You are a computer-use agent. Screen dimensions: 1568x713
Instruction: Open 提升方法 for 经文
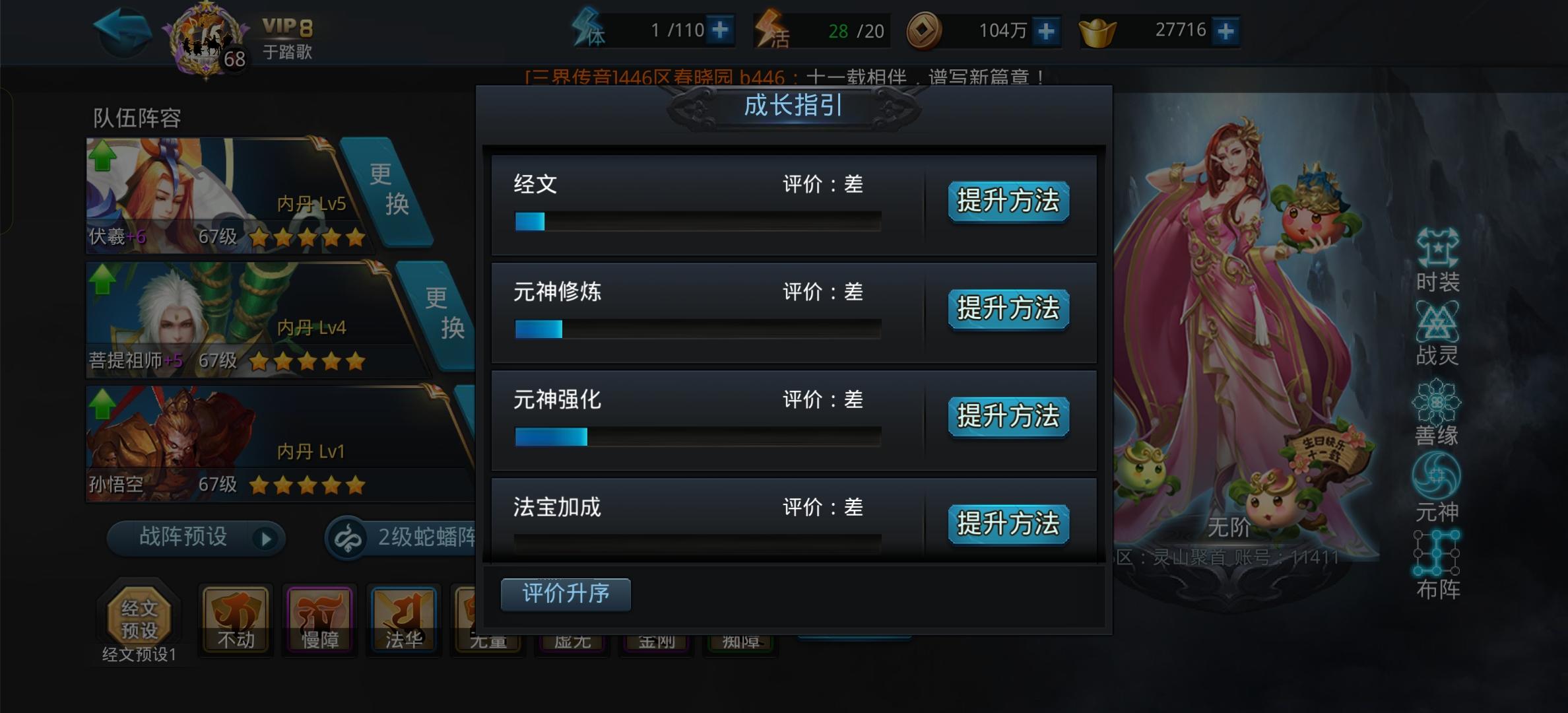coord(1008,203)
